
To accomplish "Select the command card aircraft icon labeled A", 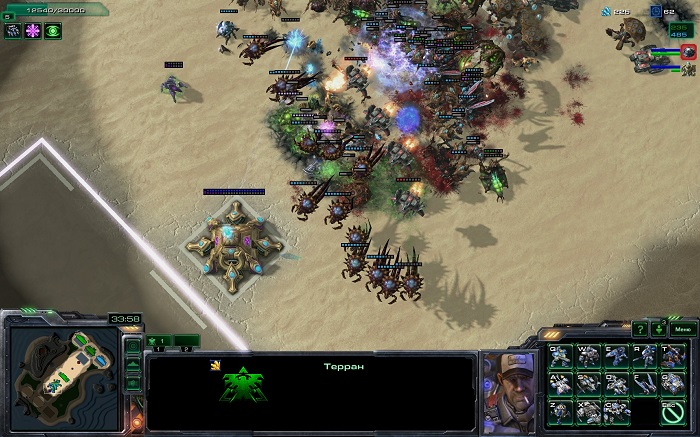I will pyautogui.click(x=560, y=384).
